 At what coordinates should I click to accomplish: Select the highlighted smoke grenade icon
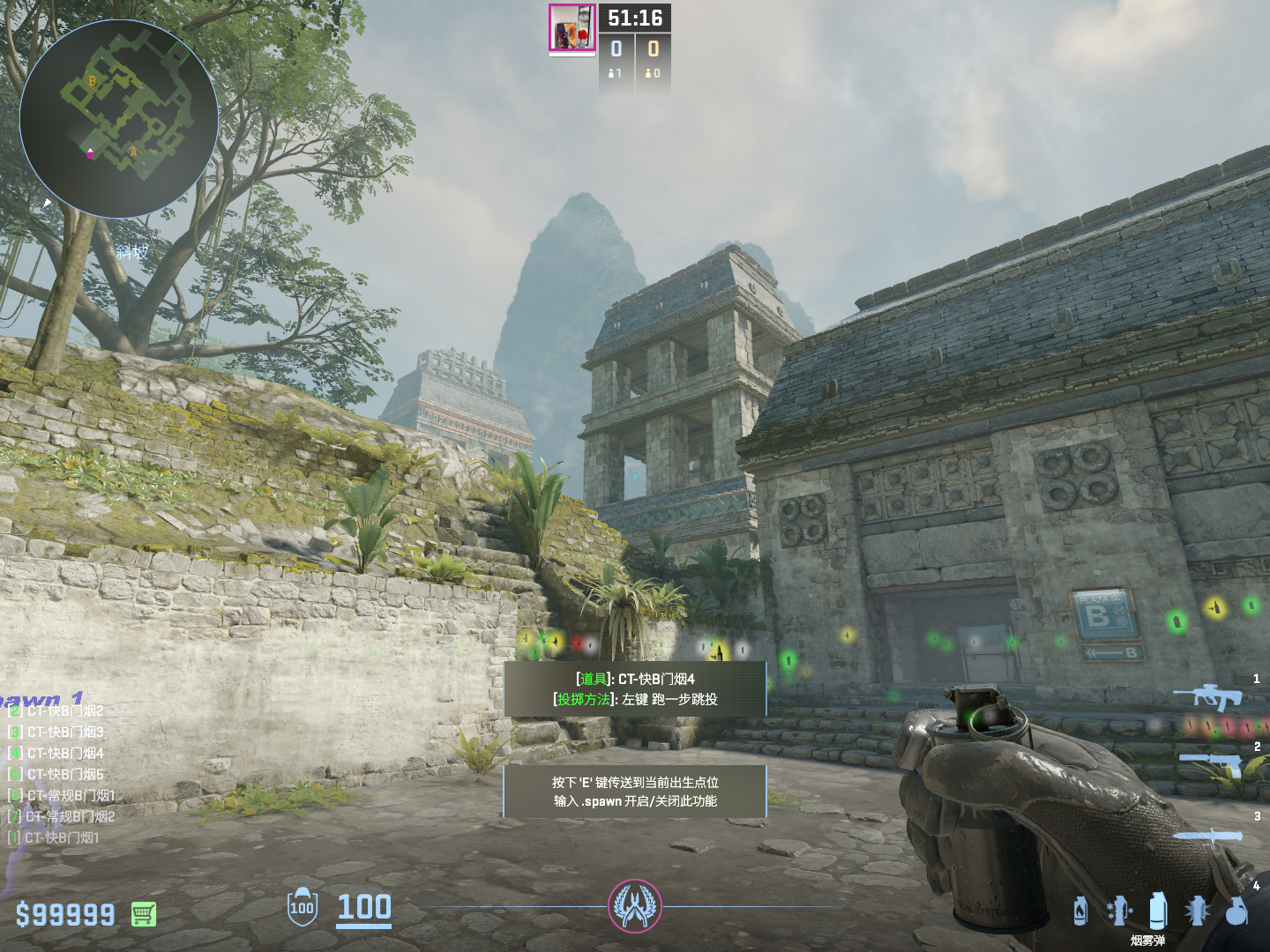[x=1158, y=910]
